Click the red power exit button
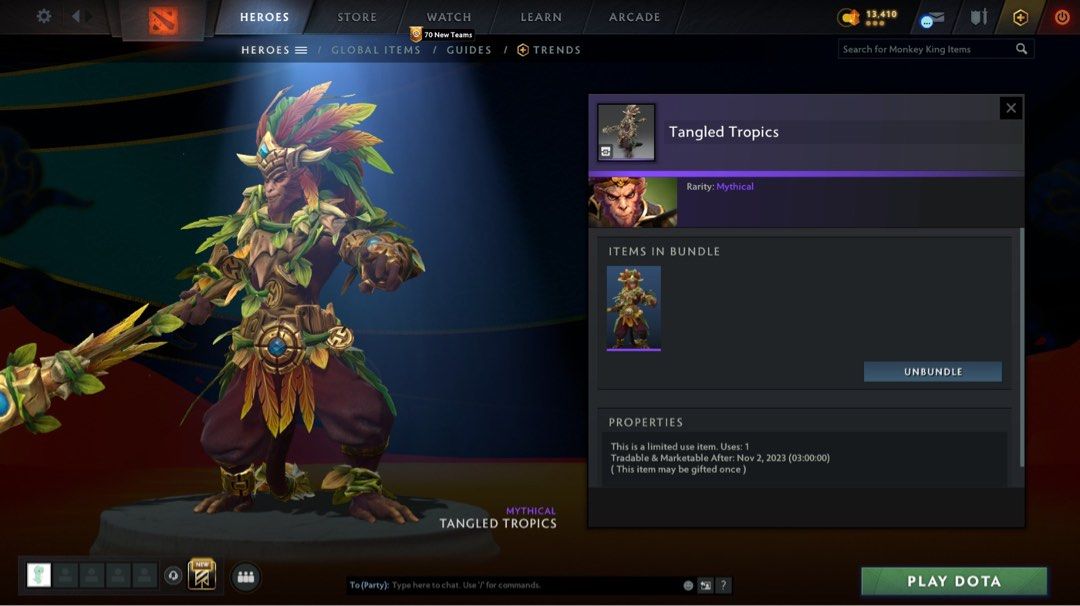The height and width of the screenshot is (606, 1080). (x=1062, y=17)
